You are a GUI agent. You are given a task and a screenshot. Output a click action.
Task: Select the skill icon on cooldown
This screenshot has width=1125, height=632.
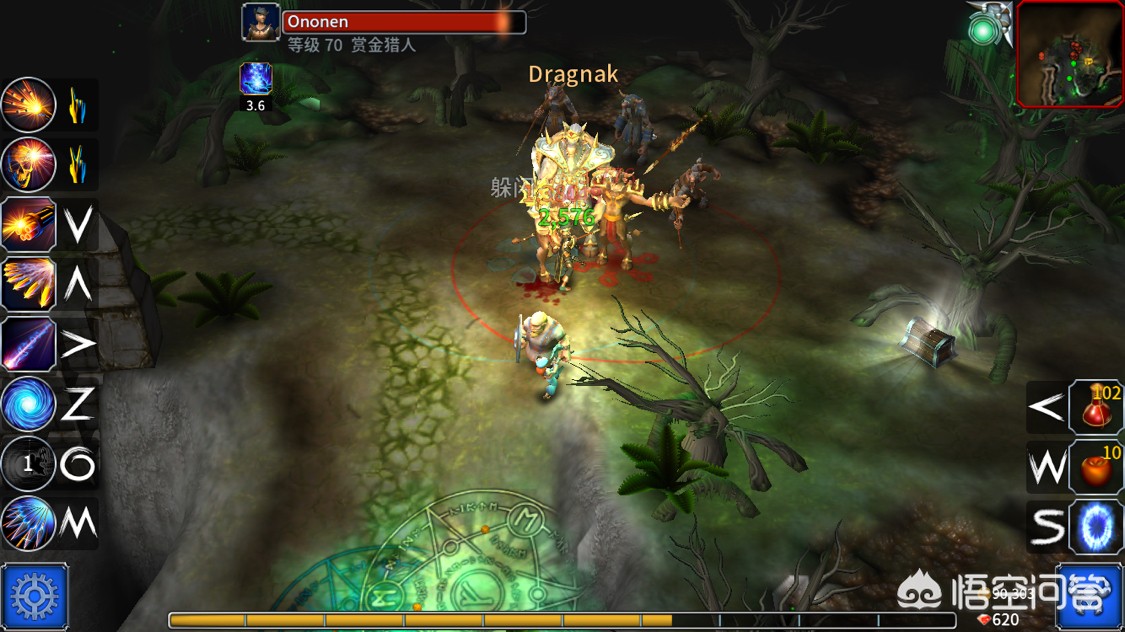28,464
